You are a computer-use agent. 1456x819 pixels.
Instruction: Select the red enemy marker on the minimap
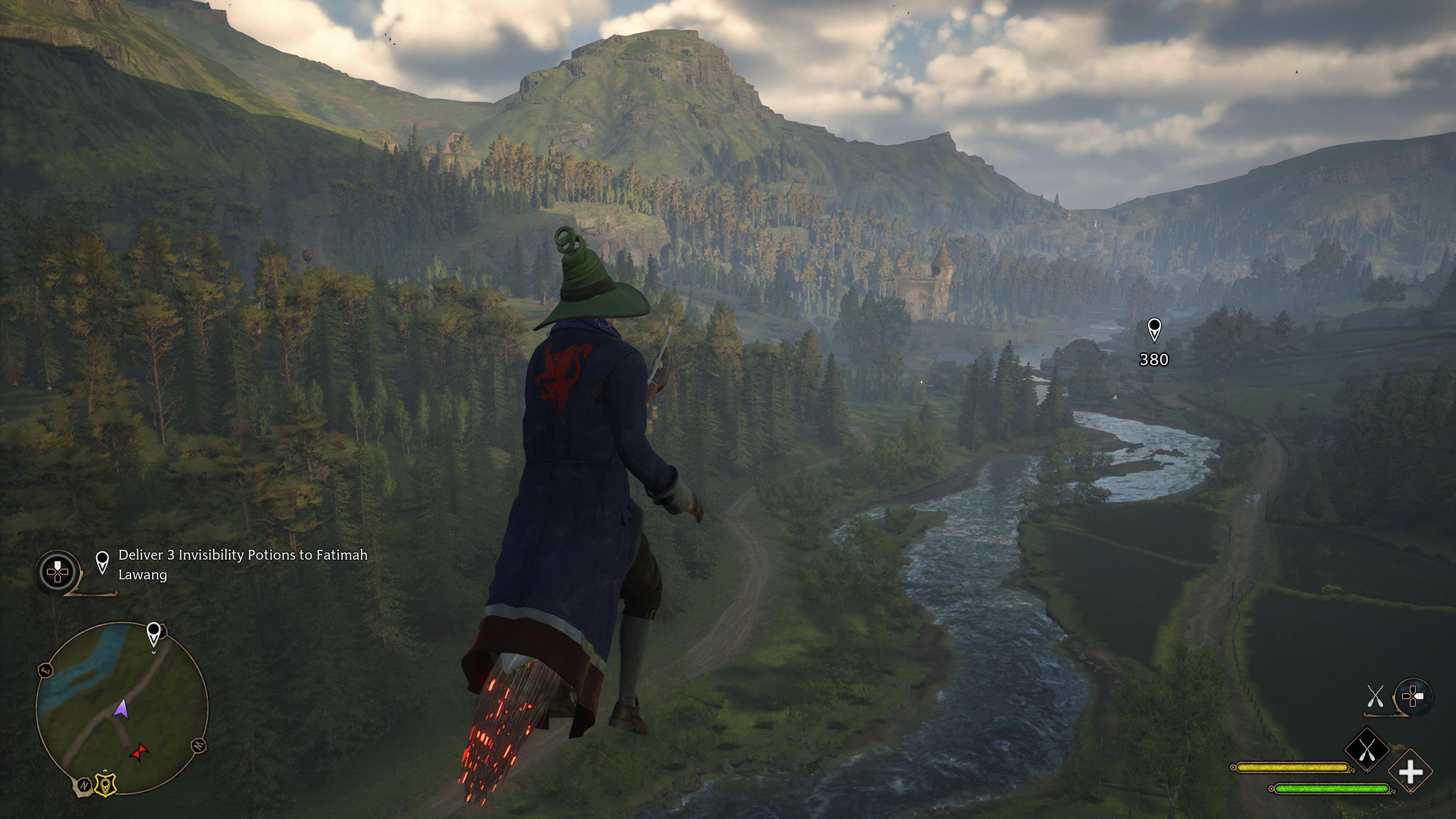(x=139, y=752)
